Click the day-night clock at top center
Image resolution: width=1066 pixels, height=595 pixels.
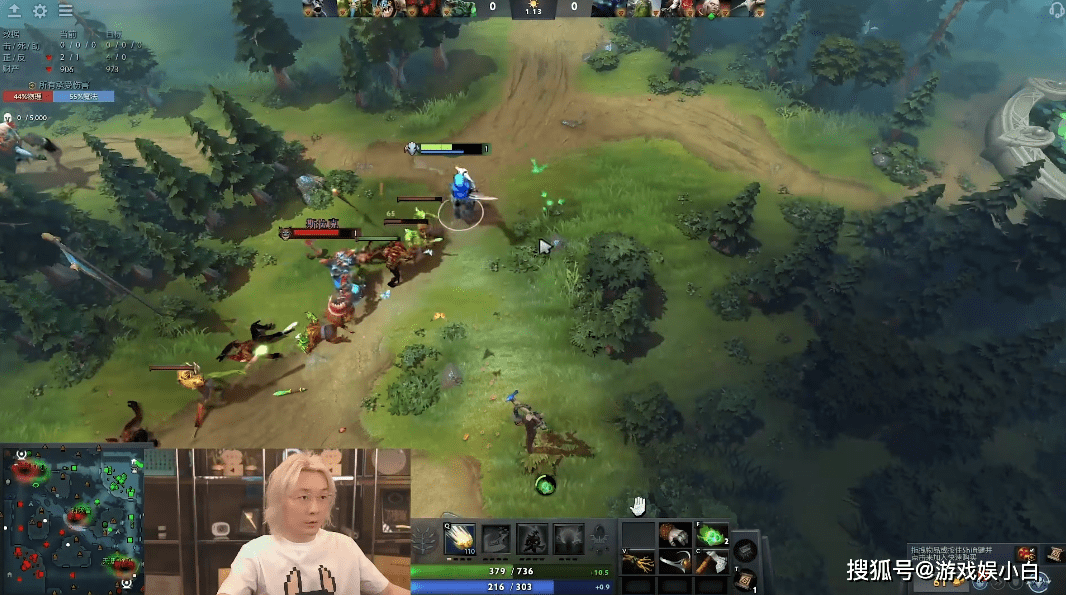pos(532,8)
